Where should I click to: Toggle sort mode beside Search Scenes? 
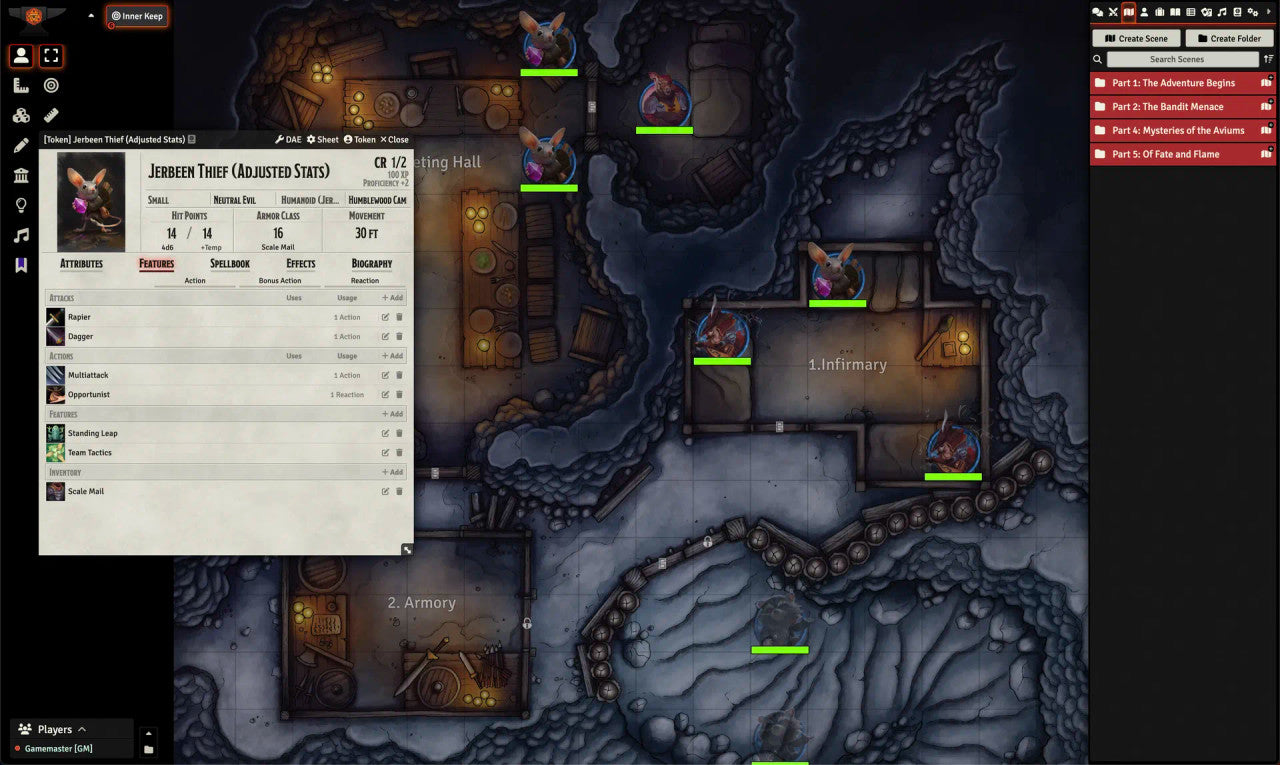1268,59
